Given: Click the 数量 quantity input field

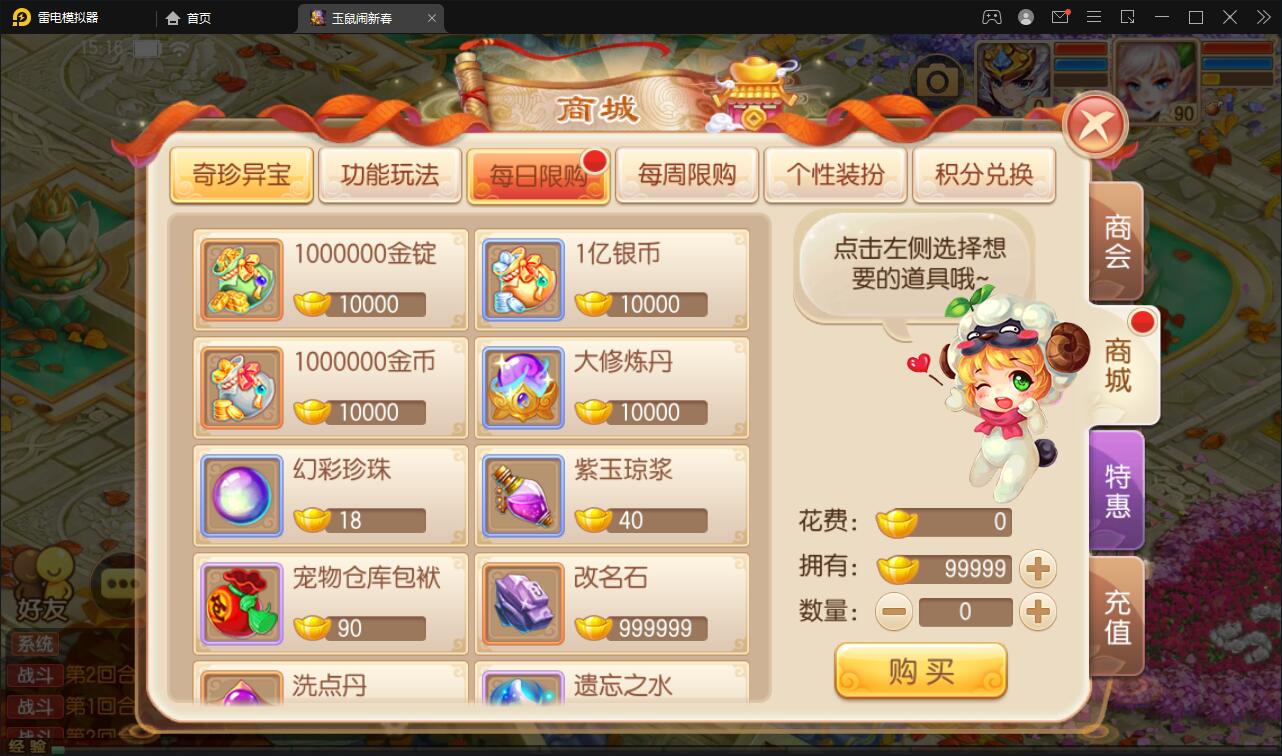Looking at the screenshot, I should (x=965, y=611).
